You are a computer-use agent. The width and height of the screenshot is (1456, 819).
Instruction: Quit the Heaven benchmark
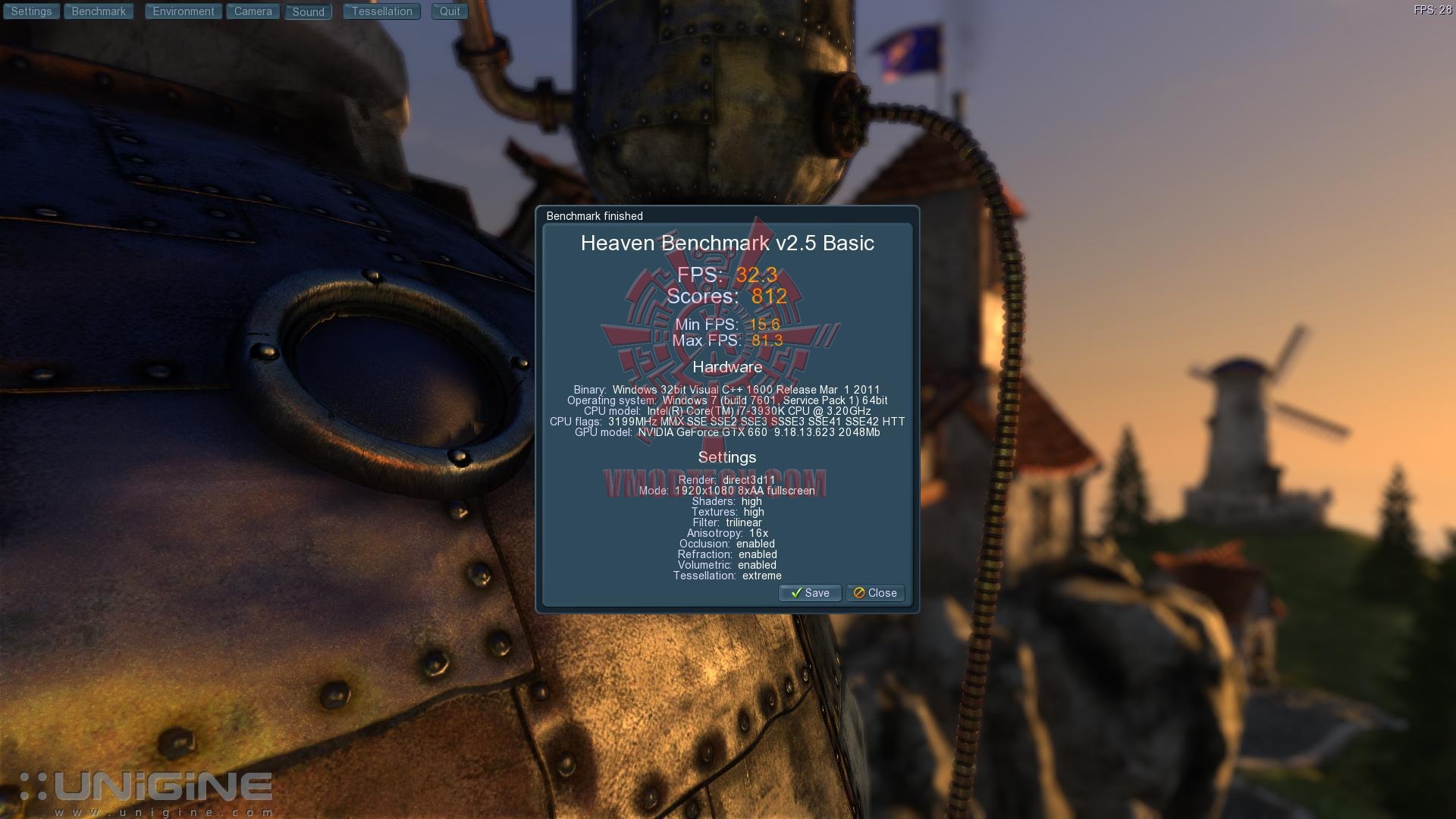point(450,11)
